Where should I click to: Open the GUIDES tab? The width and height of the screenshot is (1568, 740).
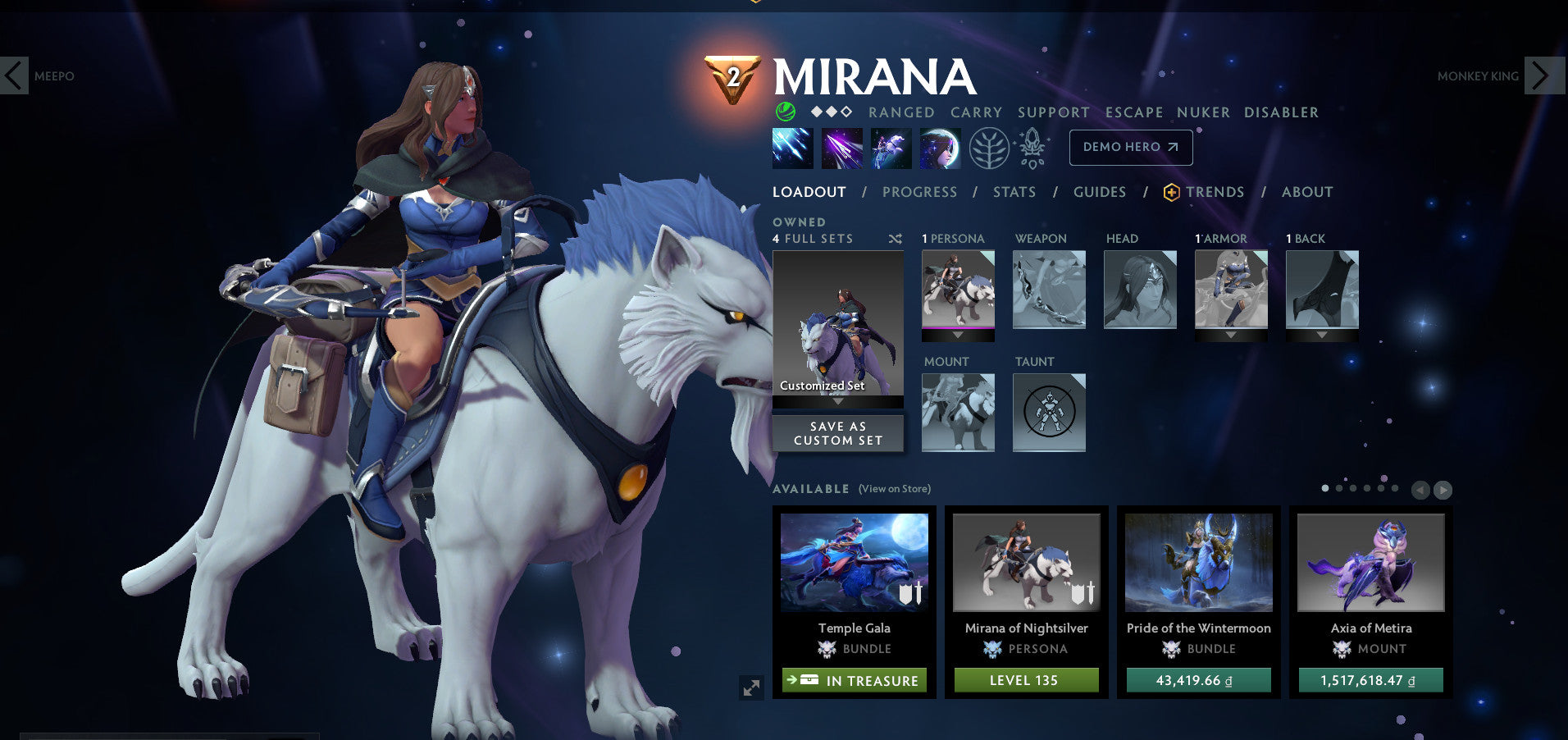(1099, 192)
